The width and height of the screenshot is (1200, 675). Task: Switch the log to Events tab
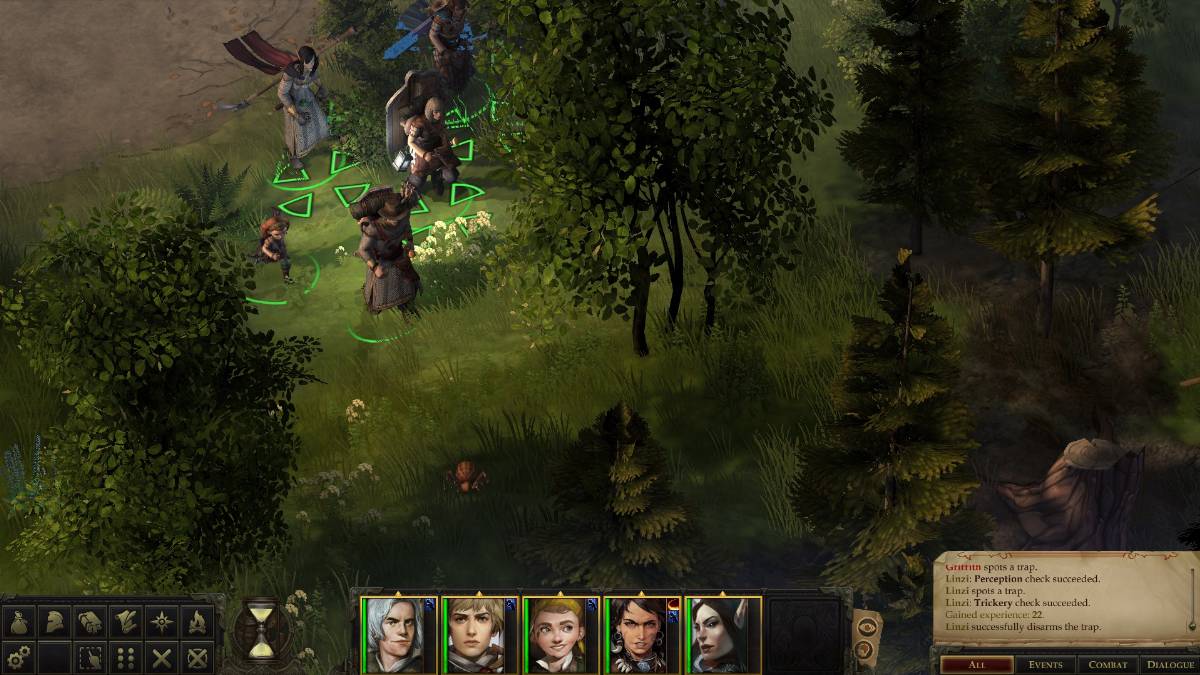click(1046, 664)
